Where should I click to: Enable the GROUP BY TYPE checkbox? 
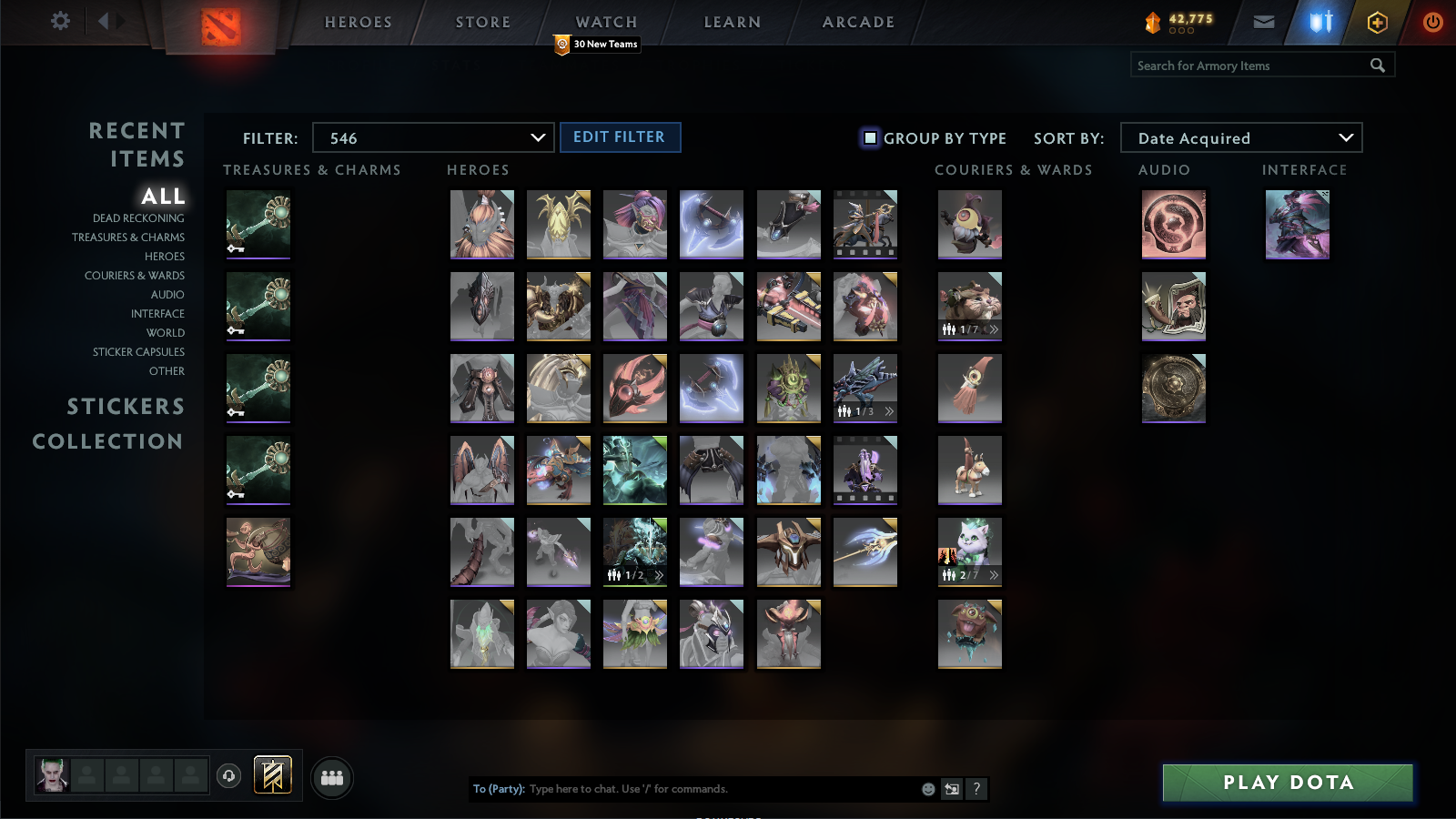coord(871,137)
